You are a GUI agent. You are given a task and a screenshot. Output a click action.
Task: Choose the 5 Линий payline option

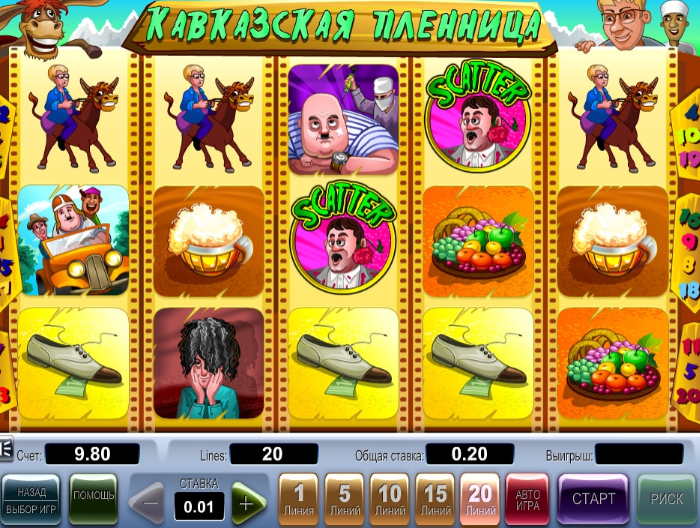[x=343, y=498]
